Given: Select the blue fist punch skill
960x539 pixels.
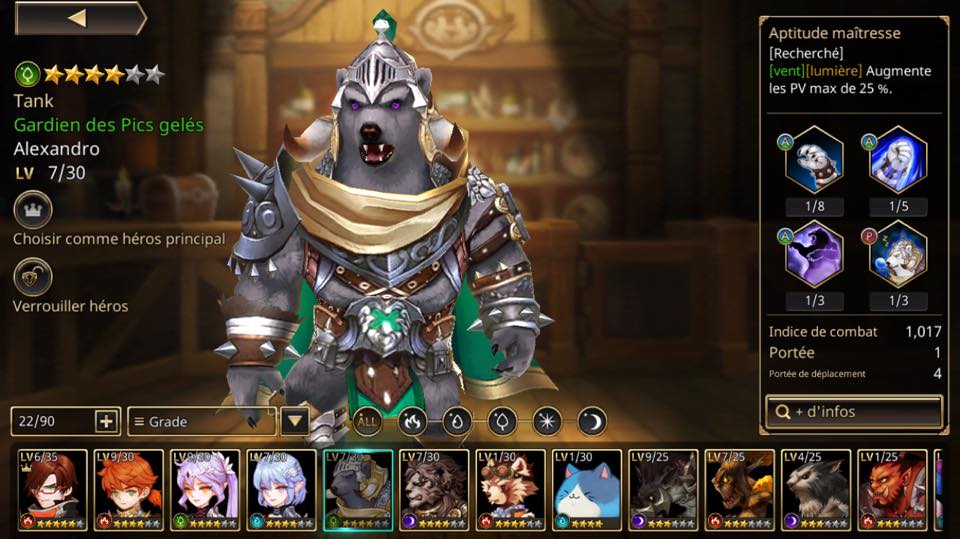Looking at the screenshot, I should [x=897, y=160].
